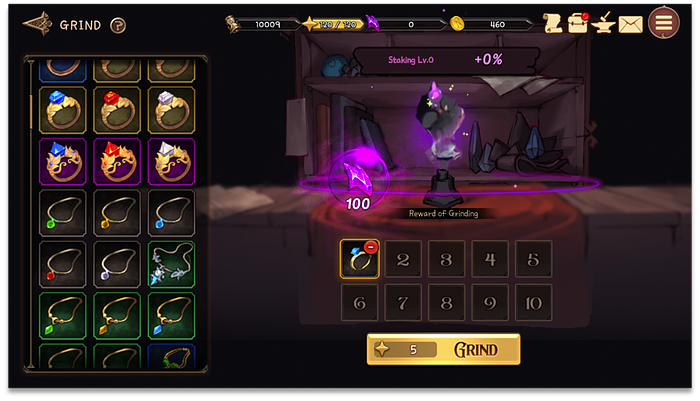Screen dimensions: 700x401
Task: Choose the grey-slot red pendant necklace
Action: tap(62, 265)
